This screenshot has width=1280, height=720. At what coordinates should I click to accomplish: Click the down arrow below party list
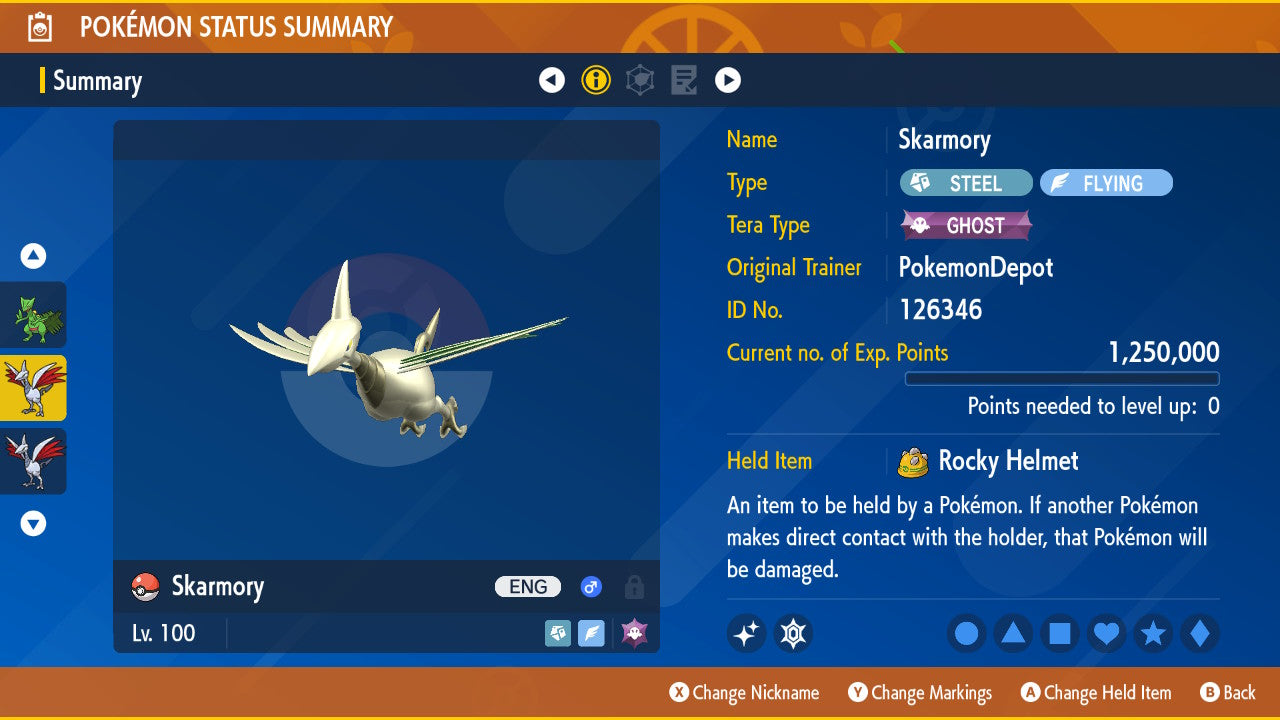pyautogui.click(x=33, y=523)
